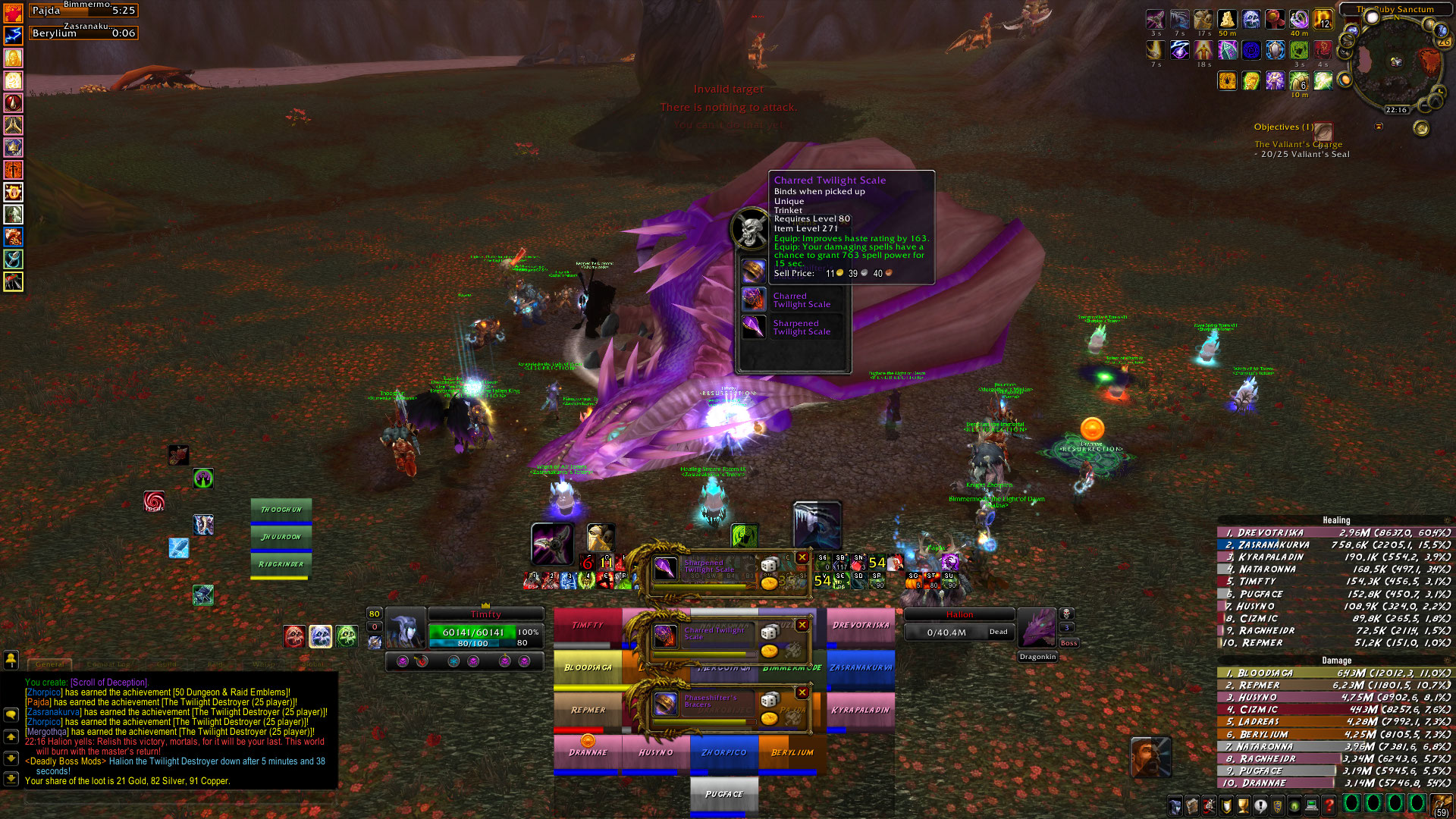The height and width of the screenshot is (819, 1456).
Task: Open The Valiant's Charge quest objective
Action: tap(1298, 144)
